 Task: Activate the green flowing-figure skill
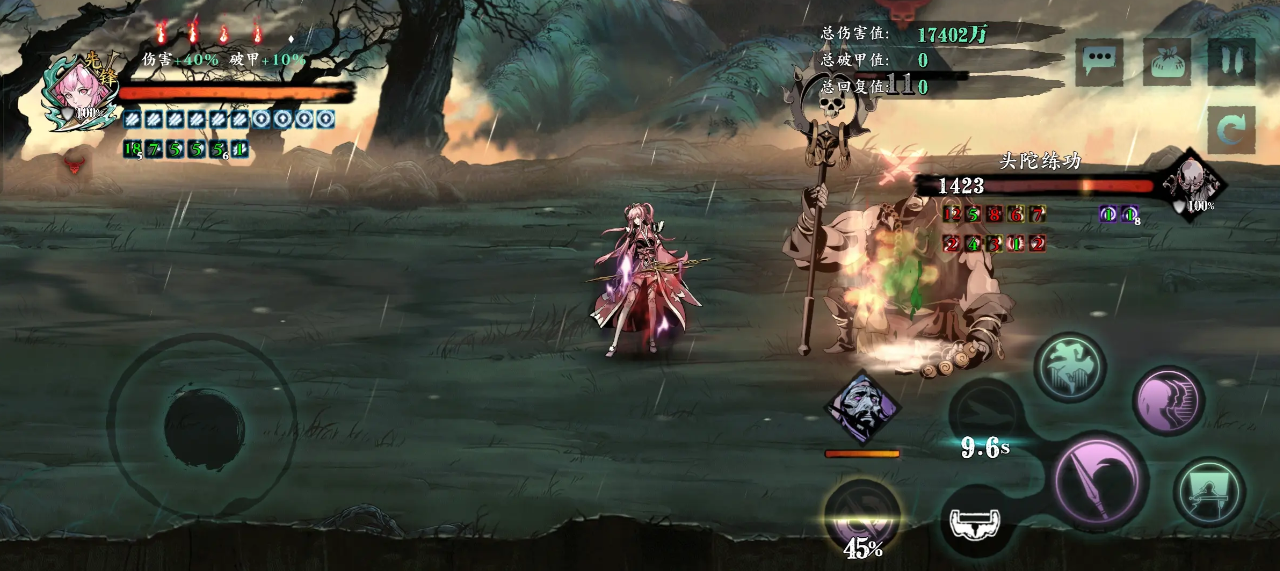[1069, 368]
